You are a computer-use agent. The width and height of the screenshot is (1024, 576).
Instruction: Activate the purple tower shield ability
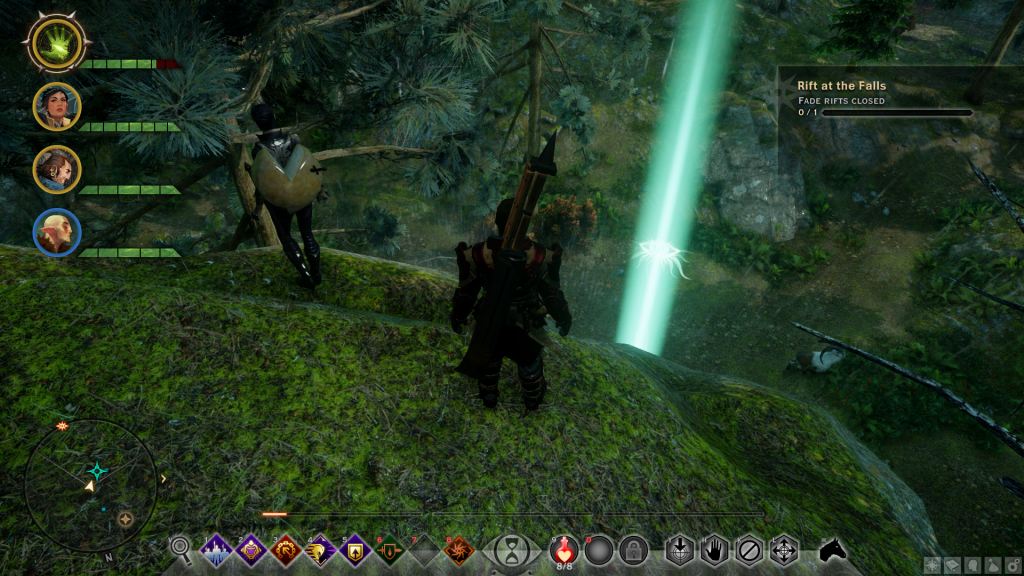355,550
